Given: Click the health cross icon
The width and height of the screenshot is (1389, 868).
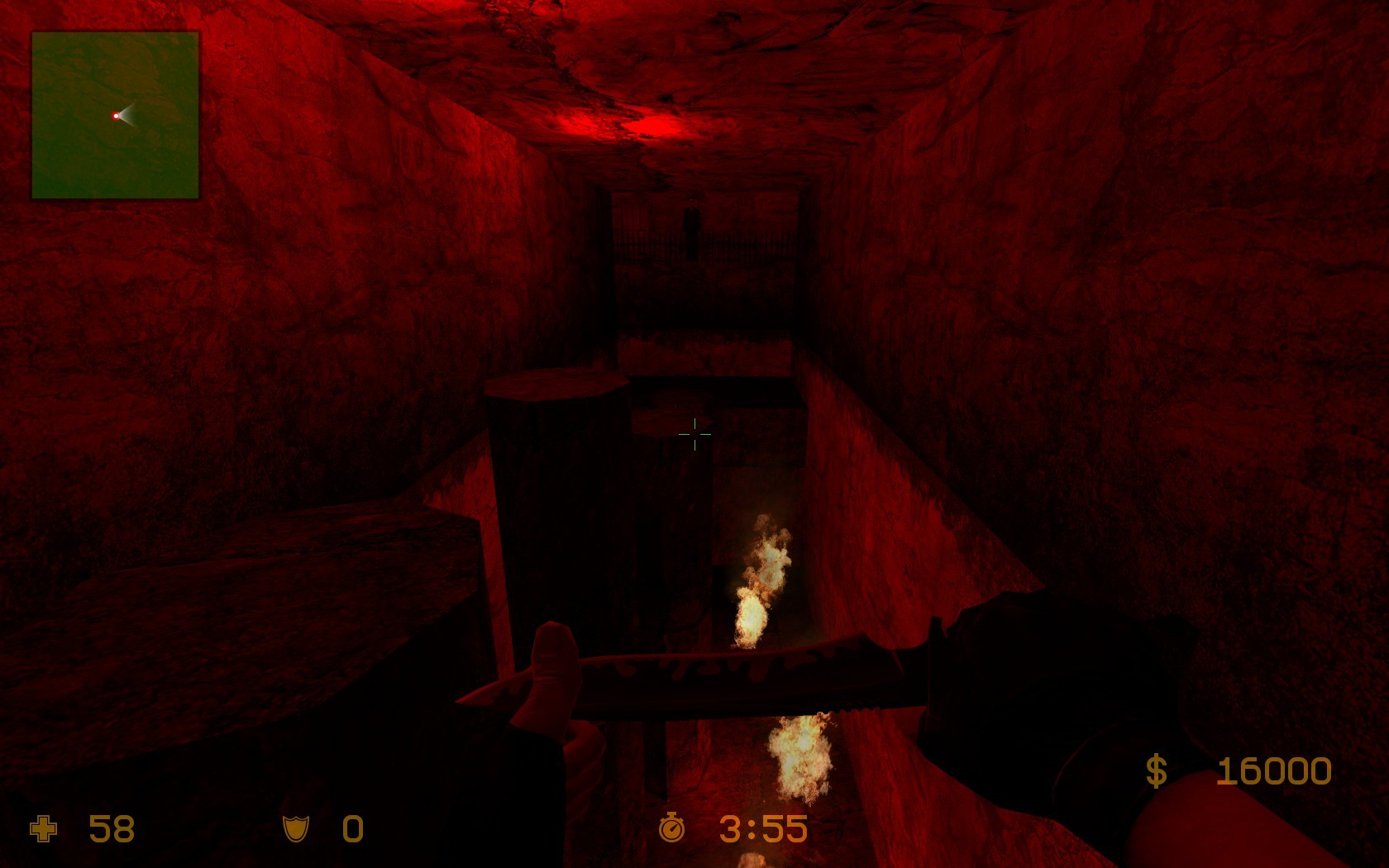Looking at the screenshot, I should pyautogui.click(x=43, y=829).
